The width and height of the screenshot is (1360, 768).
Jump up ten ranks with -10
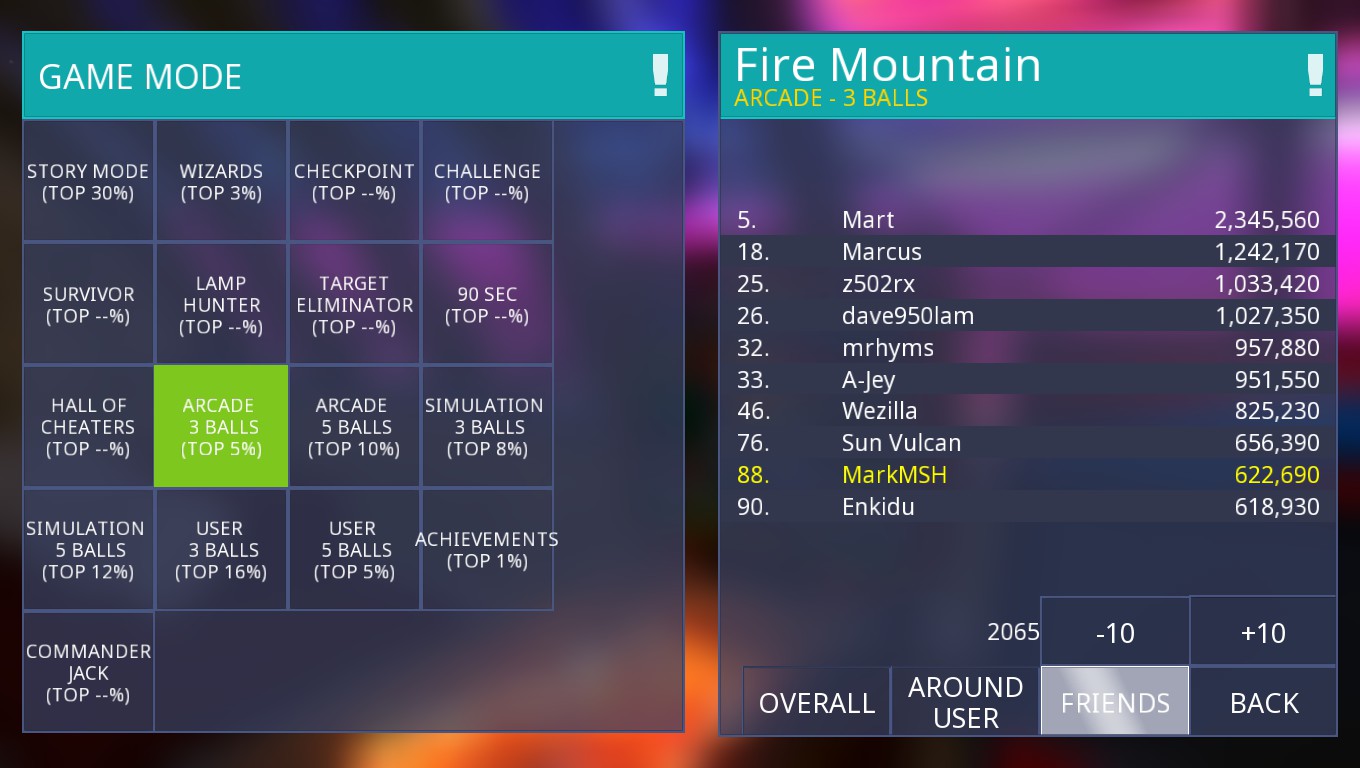pos(1115,632)
